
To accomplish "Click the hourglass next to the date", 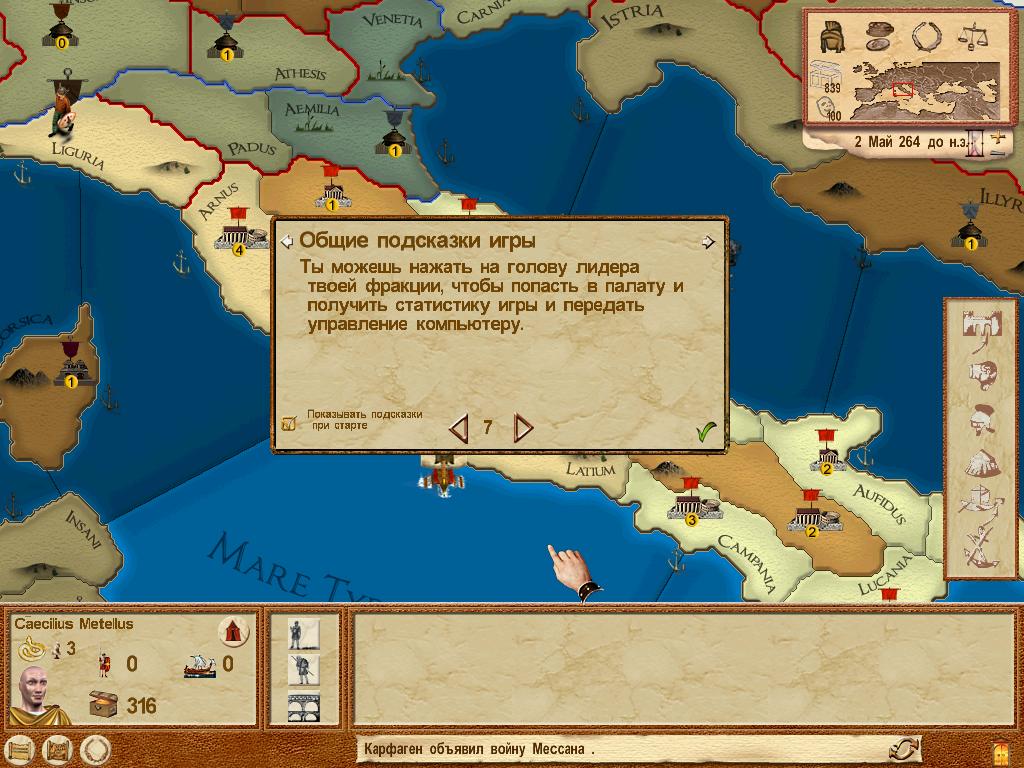I will 977,143.
